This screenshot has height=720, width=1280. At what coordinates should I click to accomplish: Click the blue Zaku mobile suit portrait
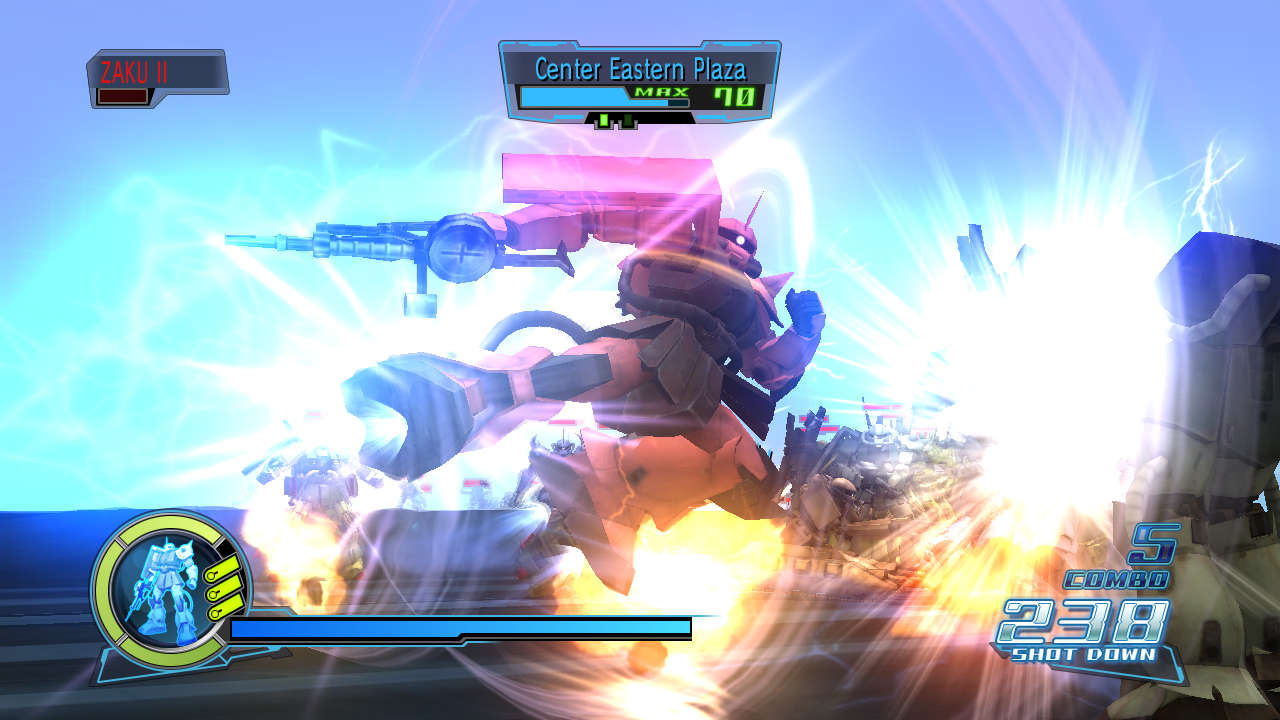point(160,590)
